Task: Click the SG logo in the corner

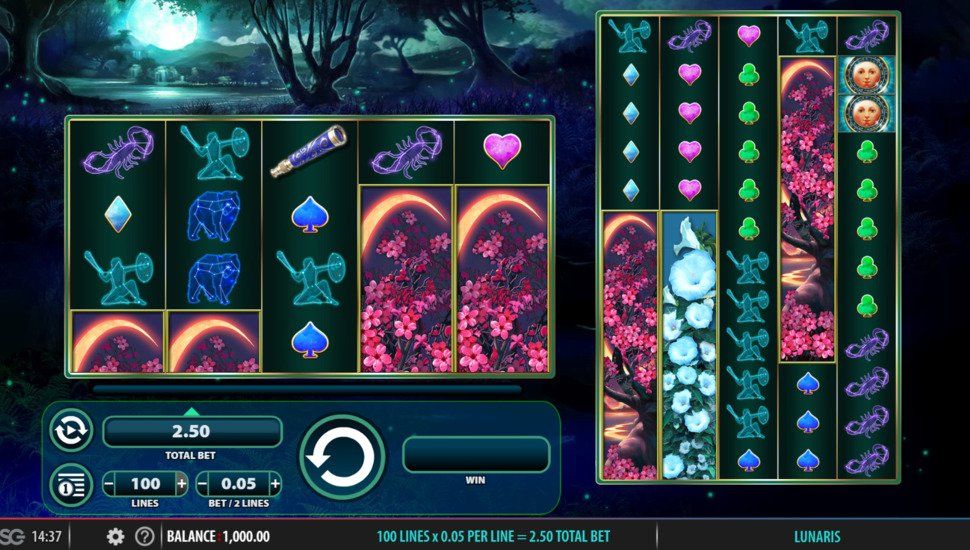Action: tap(12, 537)
